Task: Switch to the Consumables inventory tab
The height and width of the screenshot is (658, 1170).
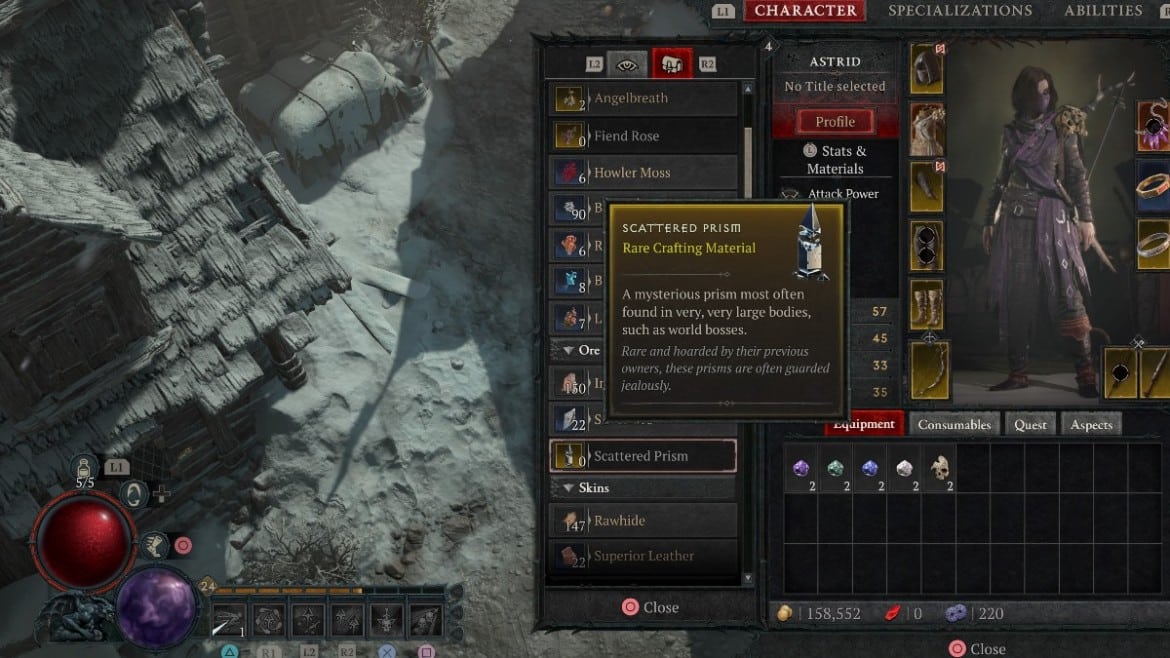Action: pyautogui.click(x=954, y=425)
